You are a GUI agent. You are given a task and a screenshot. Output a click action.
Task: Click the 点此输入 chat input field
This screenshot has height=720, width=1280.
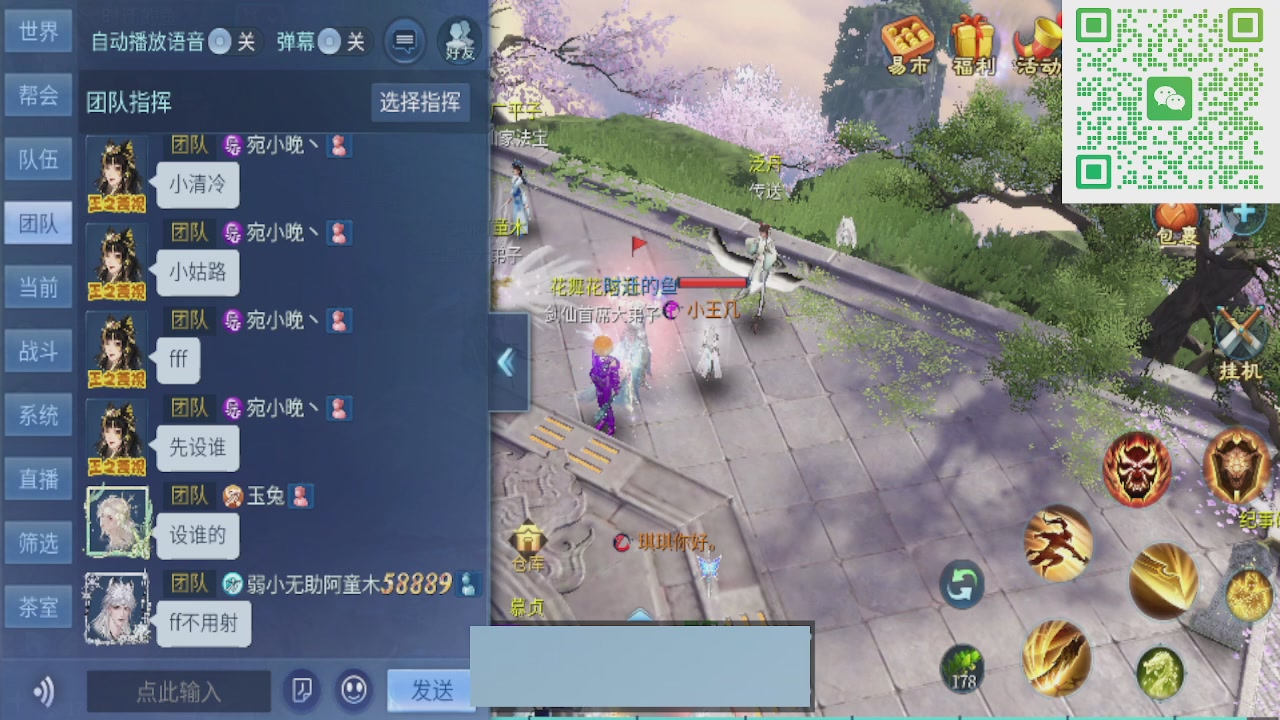point(180,690)
